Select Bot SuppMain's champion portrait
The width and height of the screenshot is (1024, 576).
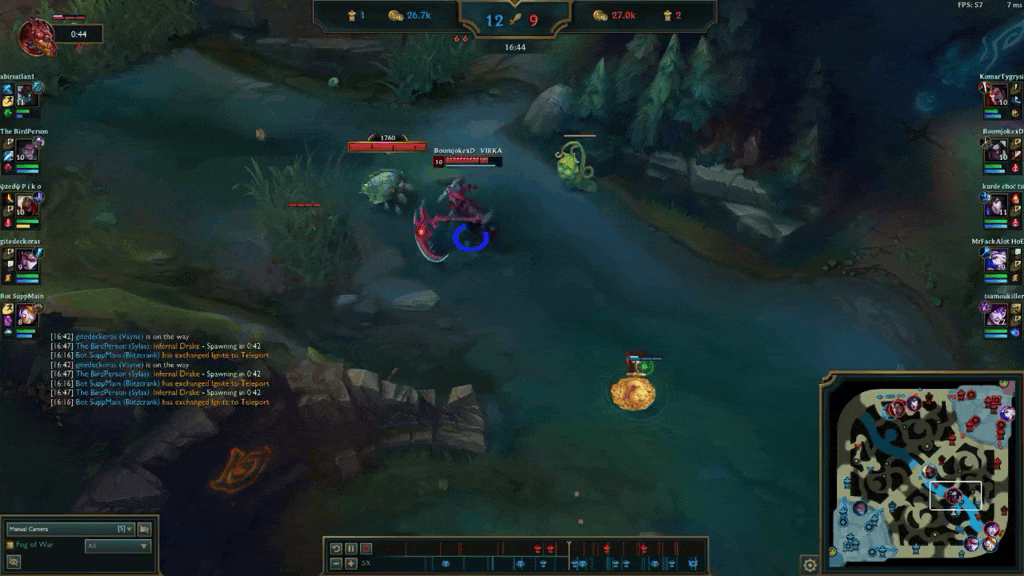(x=26, y=315)
